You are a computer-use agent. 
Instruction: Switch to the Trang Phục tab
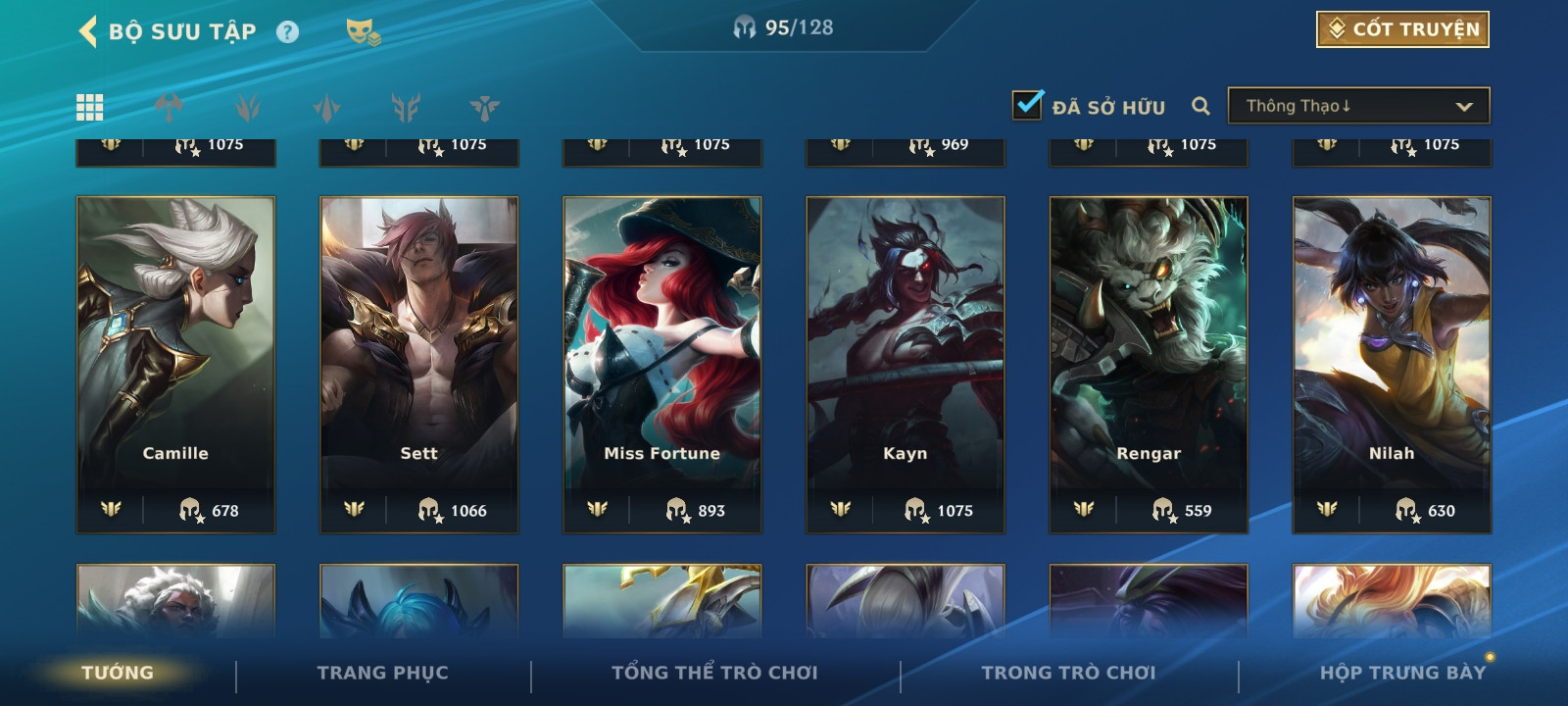pos(382,673)
